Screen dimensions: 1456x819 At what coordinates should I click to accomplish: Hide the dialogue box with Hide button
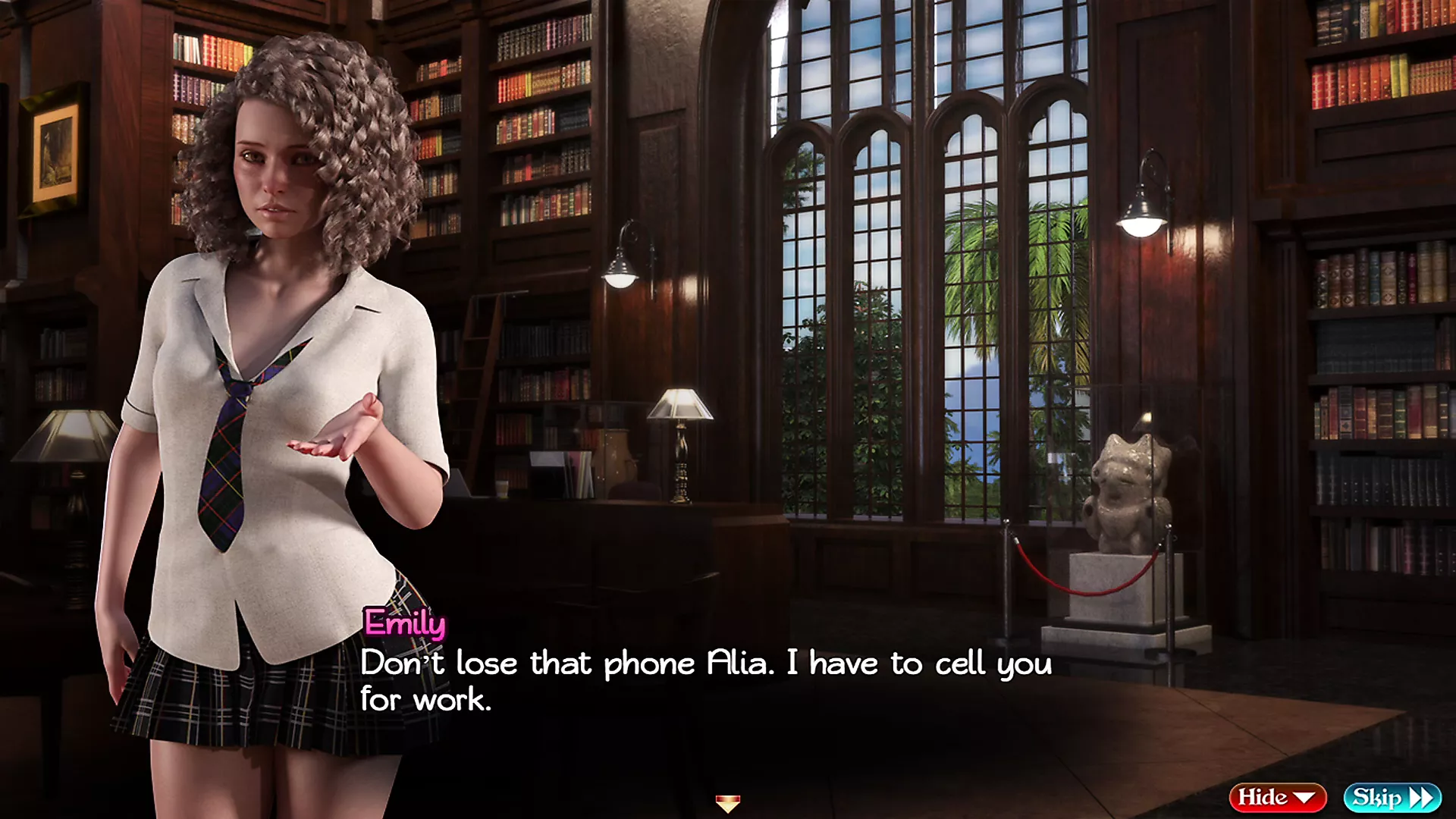(x=1276, y=797)
